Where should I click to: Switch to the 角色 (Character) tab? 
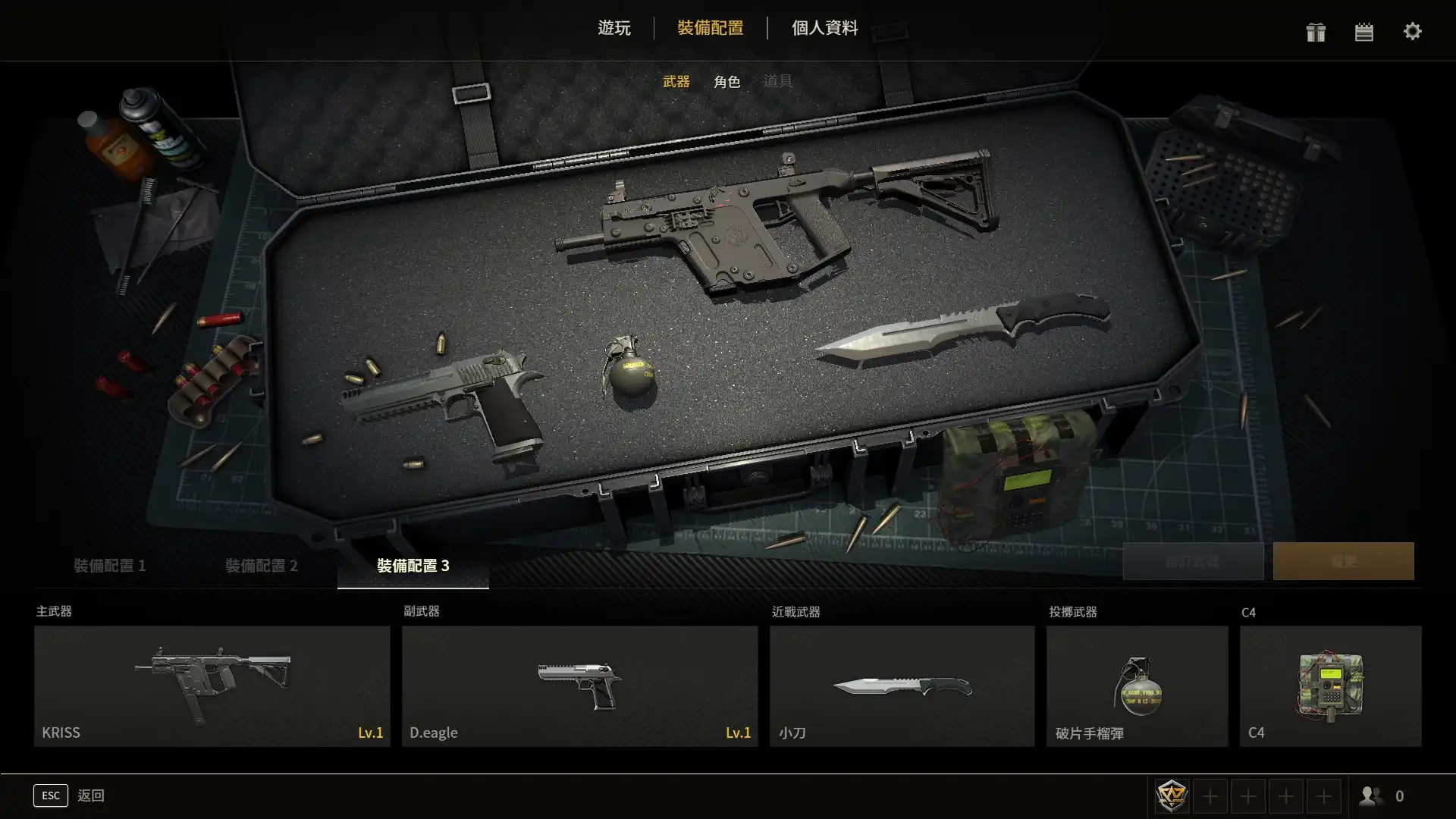tap(726, 81)
